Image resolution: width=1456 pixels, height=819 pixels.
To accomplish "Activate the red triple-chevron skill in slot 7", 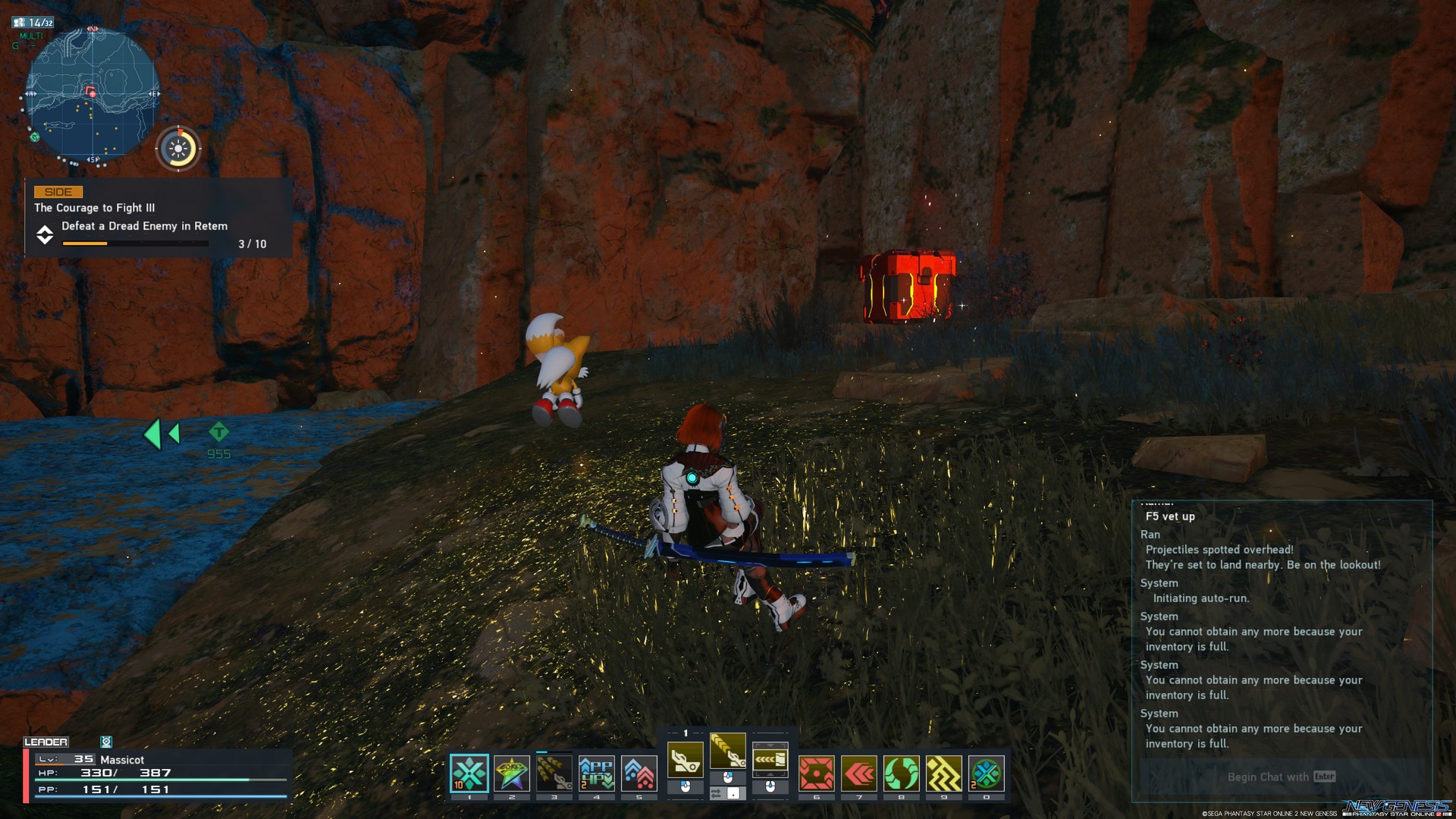I will pos(859,774).
